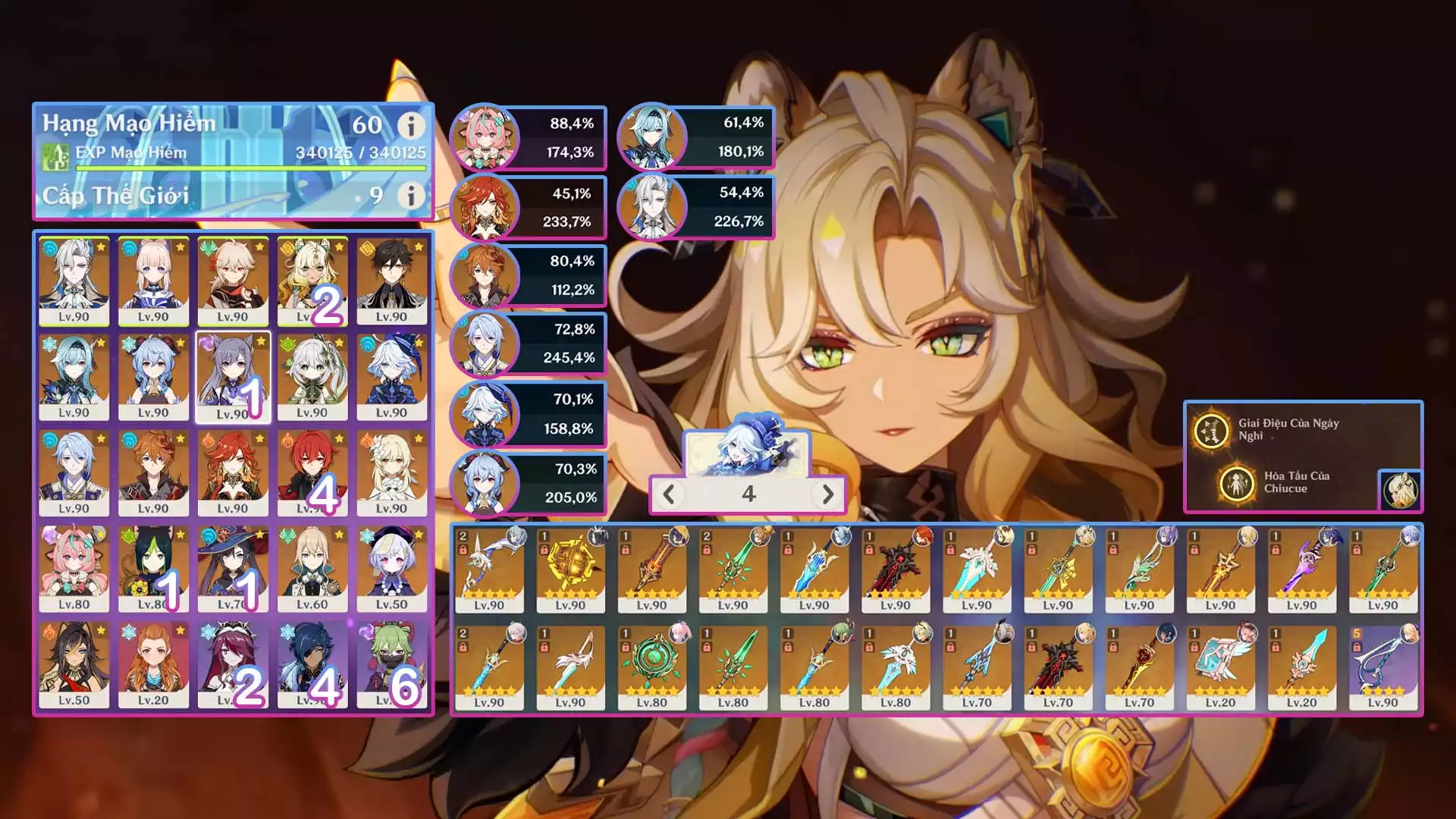Open Eula's crit stat card
1456x819 pixels.
click(x=695, y=137)
